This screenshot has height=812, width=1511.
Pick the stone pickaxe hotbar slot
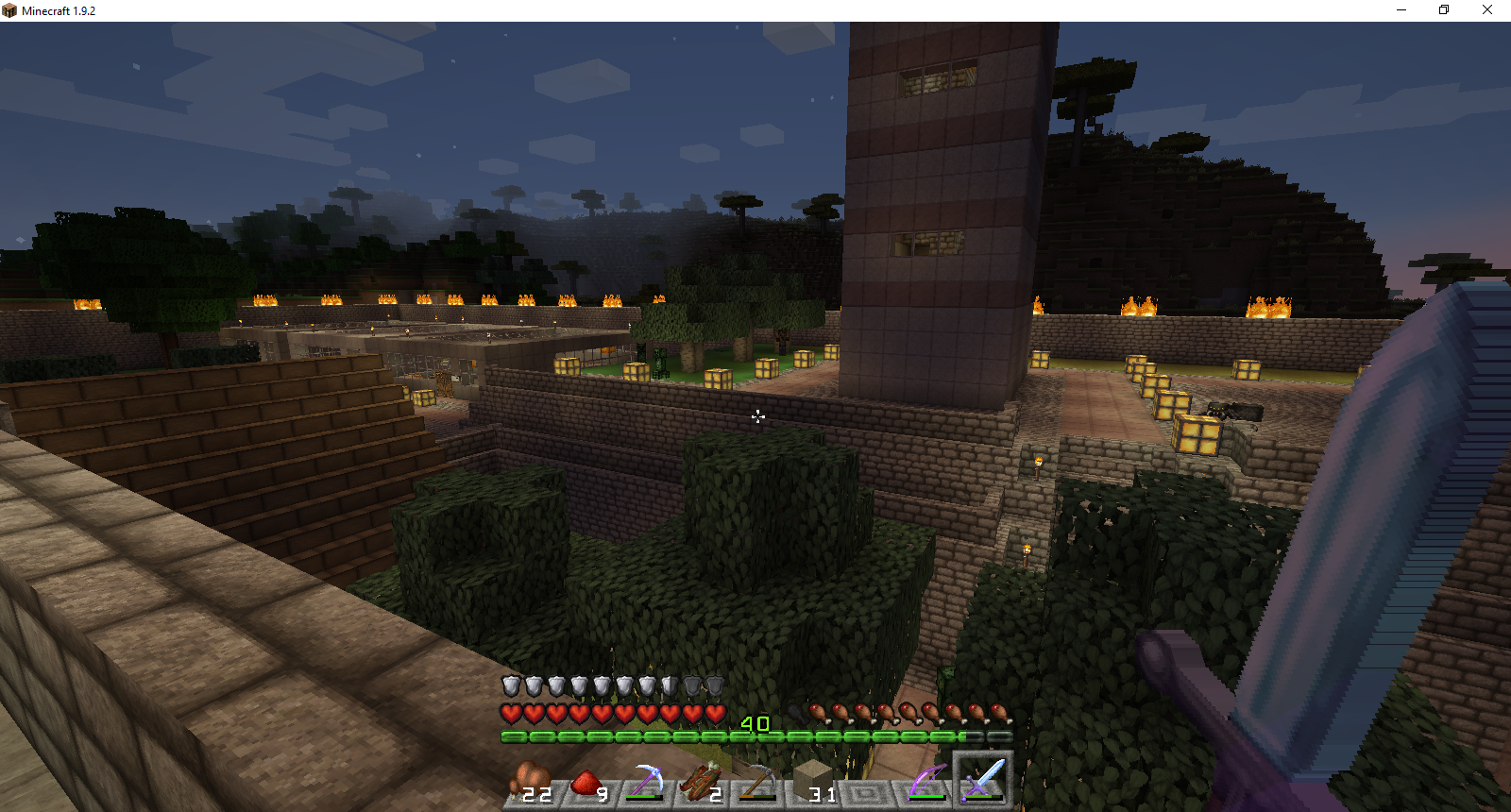[x=757, y=783]
